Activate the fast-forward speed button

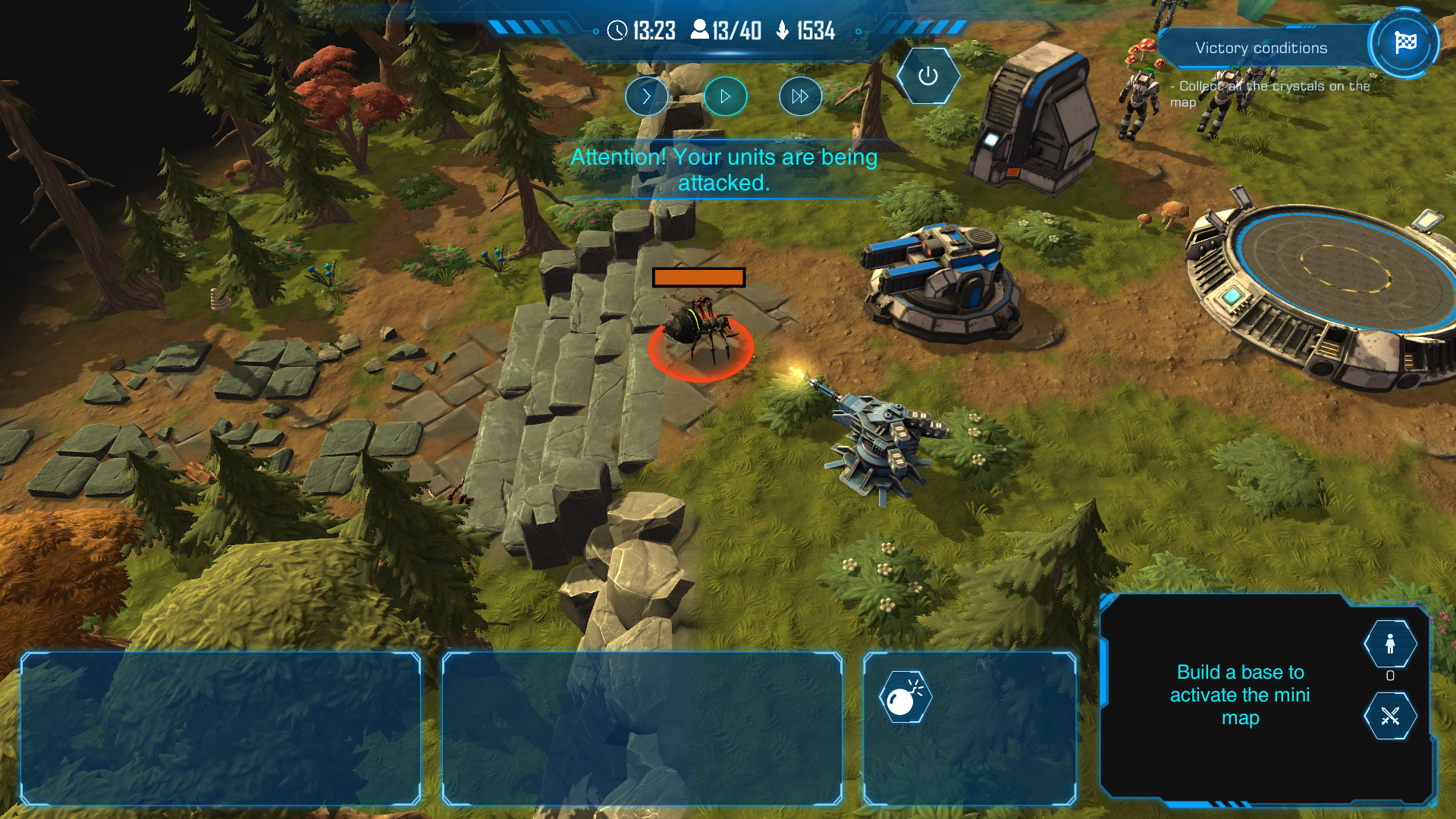(800, 96)
